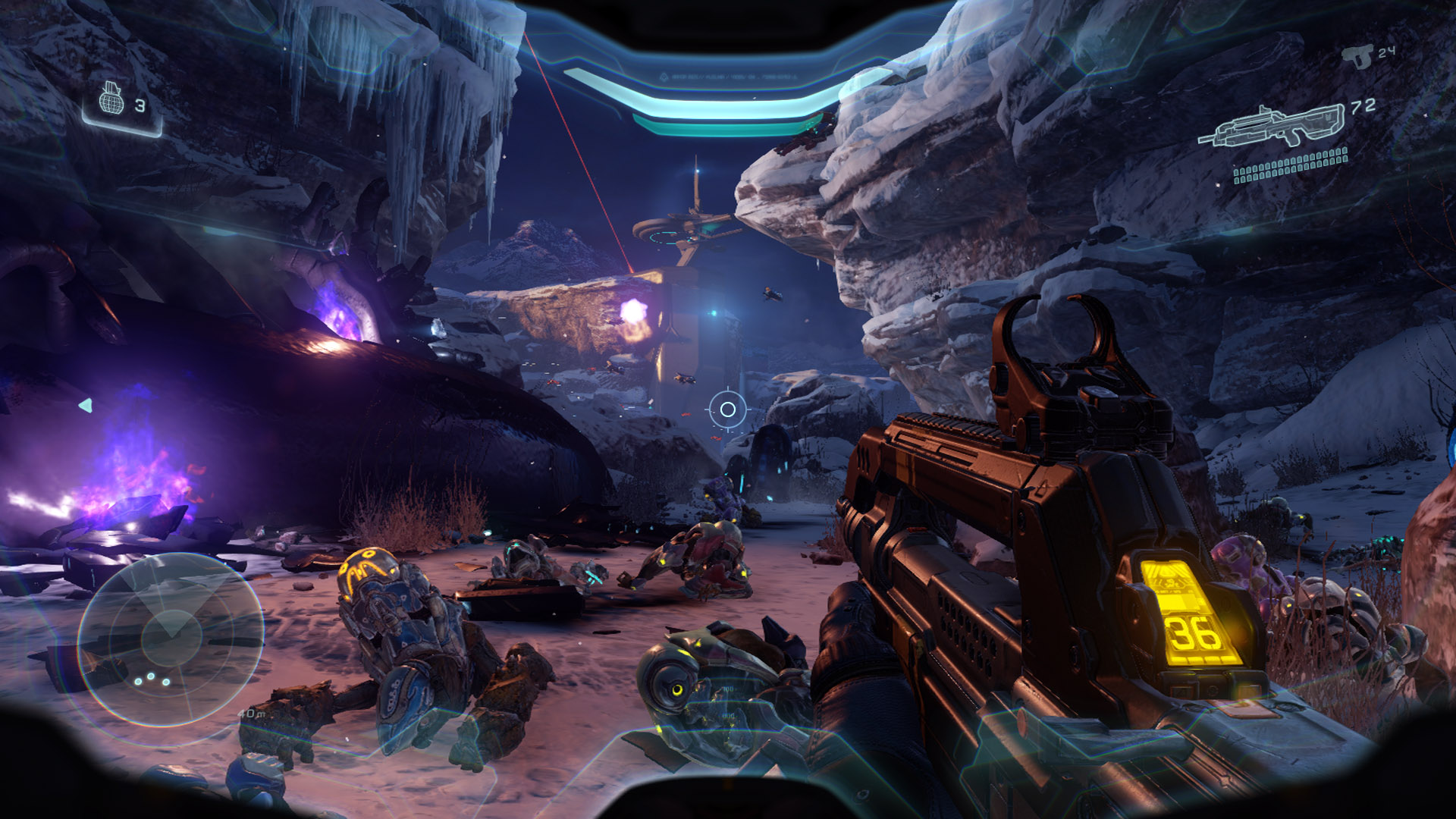Select the assault rifle weapon icon
The image size is (1456, 819).
(1271, 126)
